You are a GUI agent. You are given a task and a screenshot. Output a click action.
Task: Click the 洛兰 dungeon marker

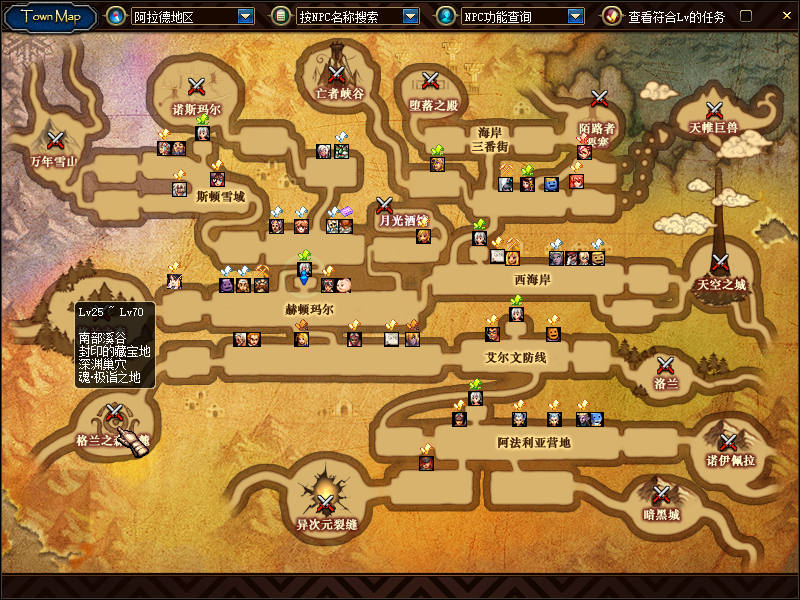[x=666, y=365]
